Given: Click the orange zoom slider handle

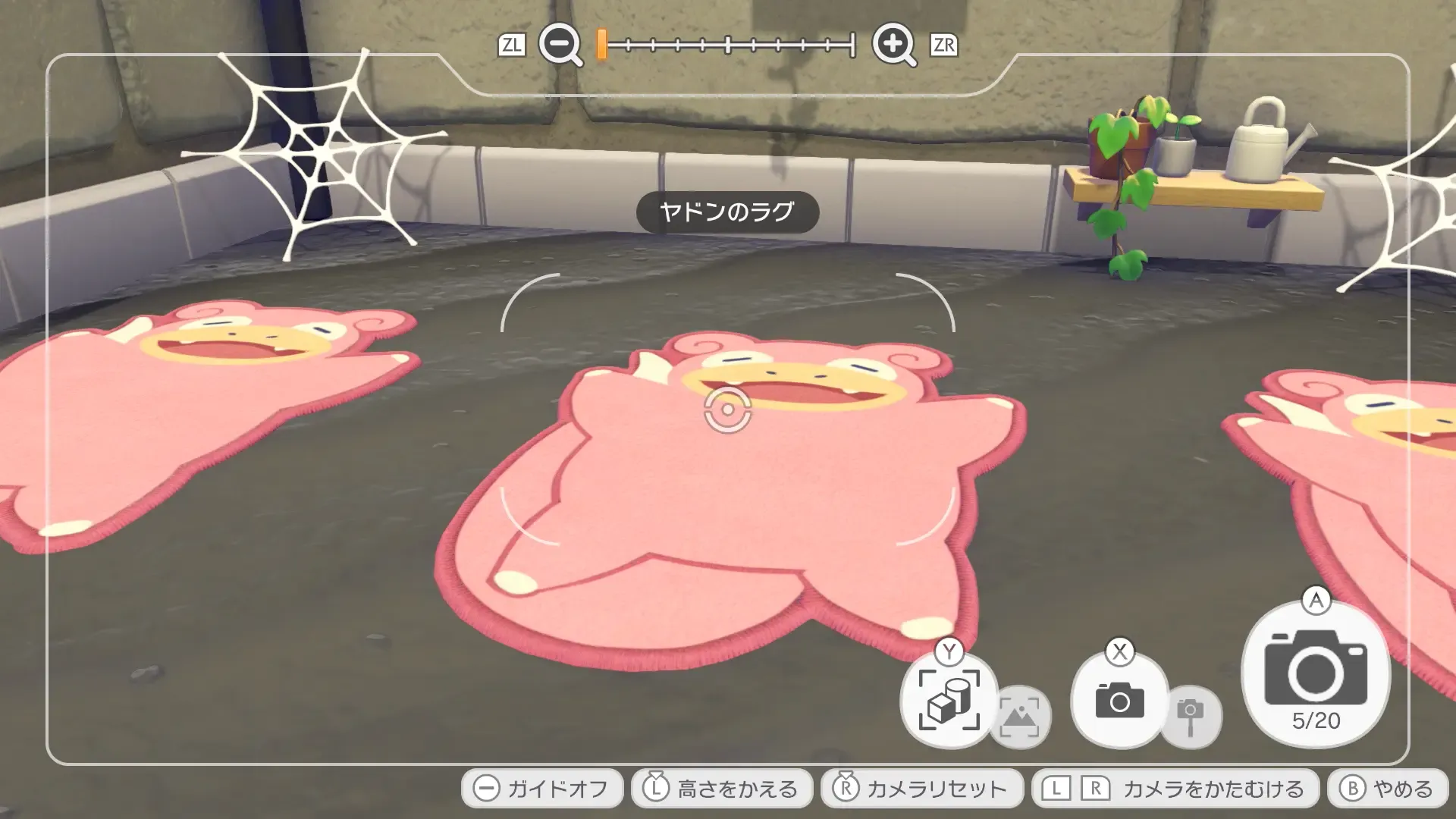Looking at the screenshot, I should pyautogui.click(x=600, y=45).
